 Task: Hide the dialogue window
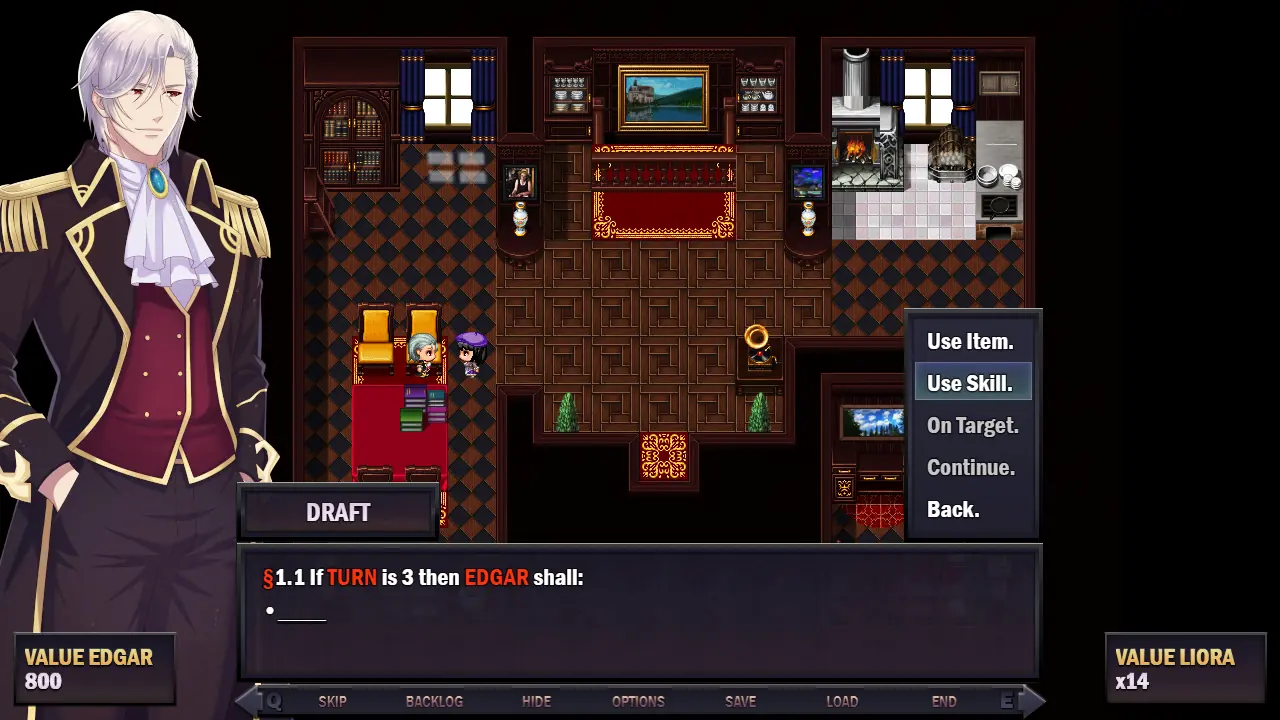coord(536,702)
